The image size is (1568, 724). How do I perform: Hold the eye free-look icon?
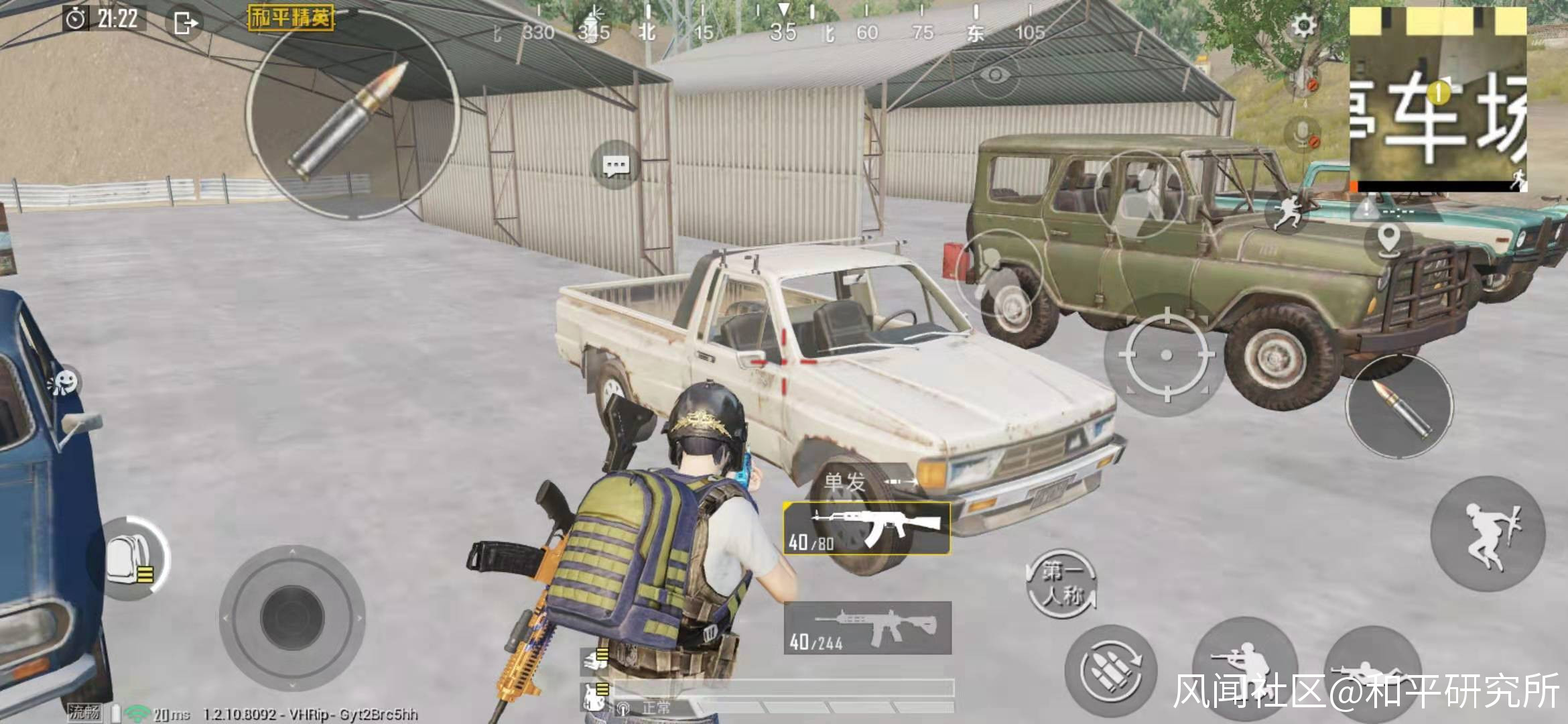[996, 74]
